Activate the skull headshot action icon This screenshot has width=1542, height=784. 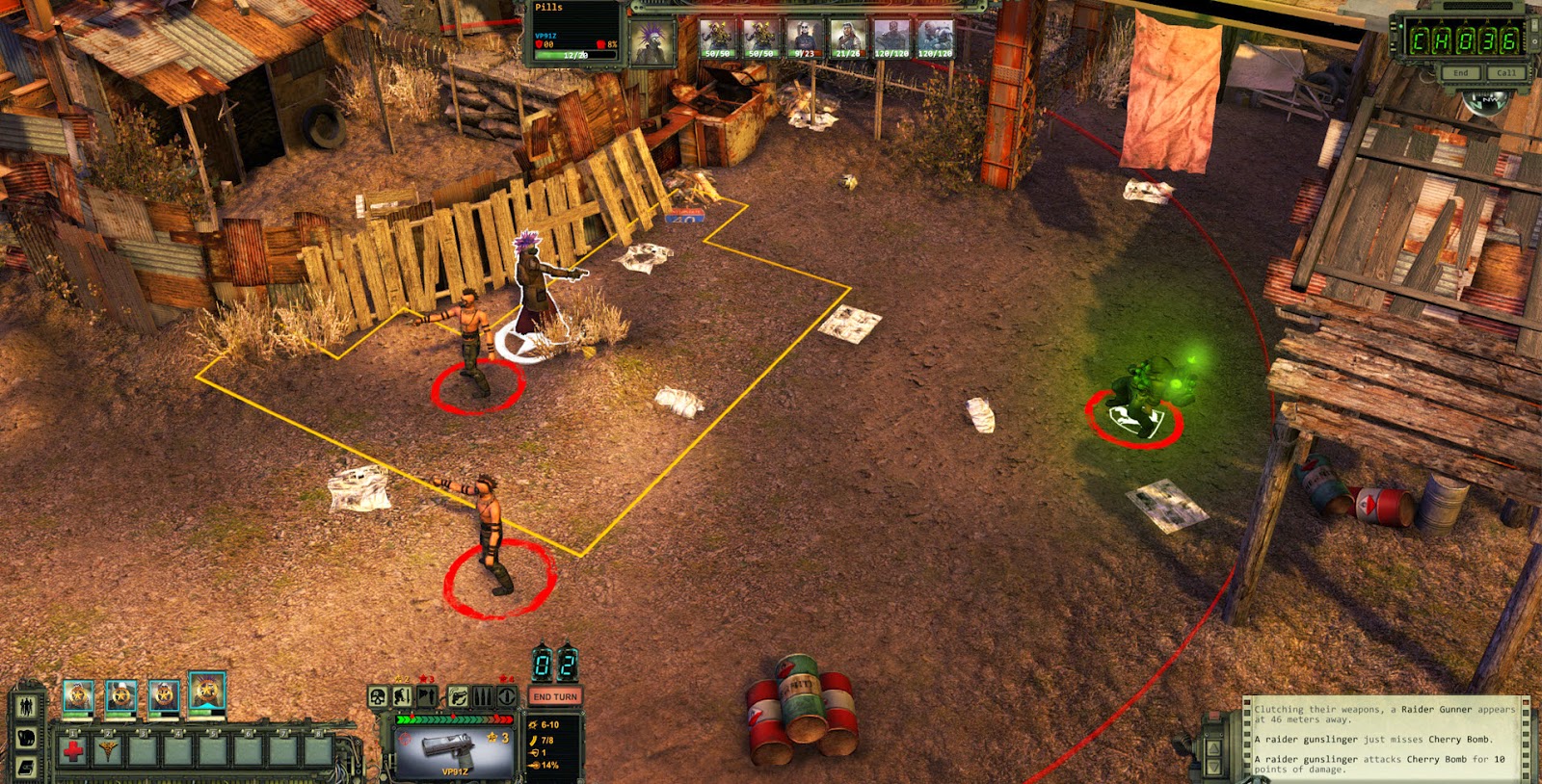point(379,696)
